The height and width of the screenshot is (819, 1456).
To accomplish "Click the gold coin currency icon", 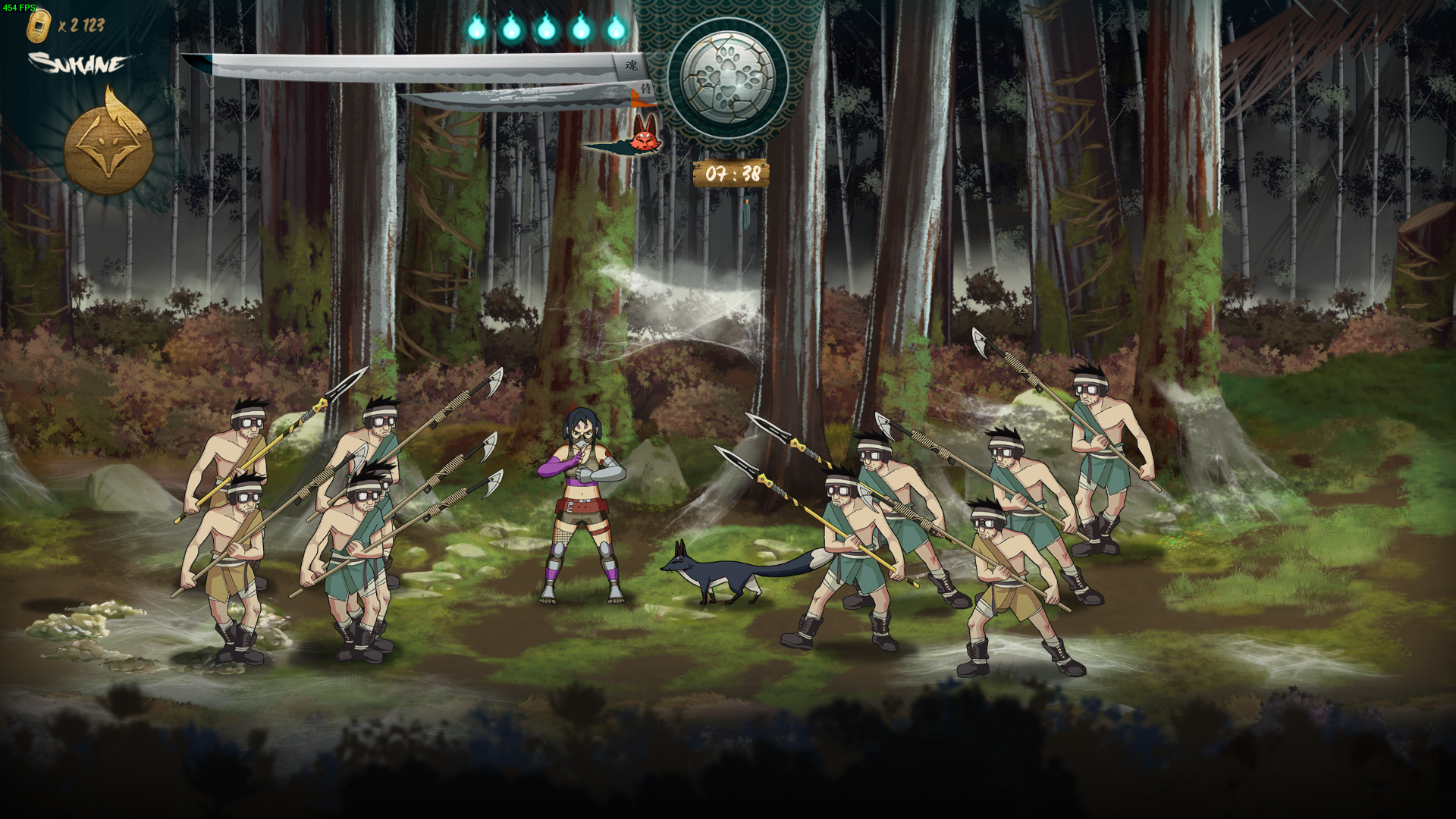I will point(38,27).
